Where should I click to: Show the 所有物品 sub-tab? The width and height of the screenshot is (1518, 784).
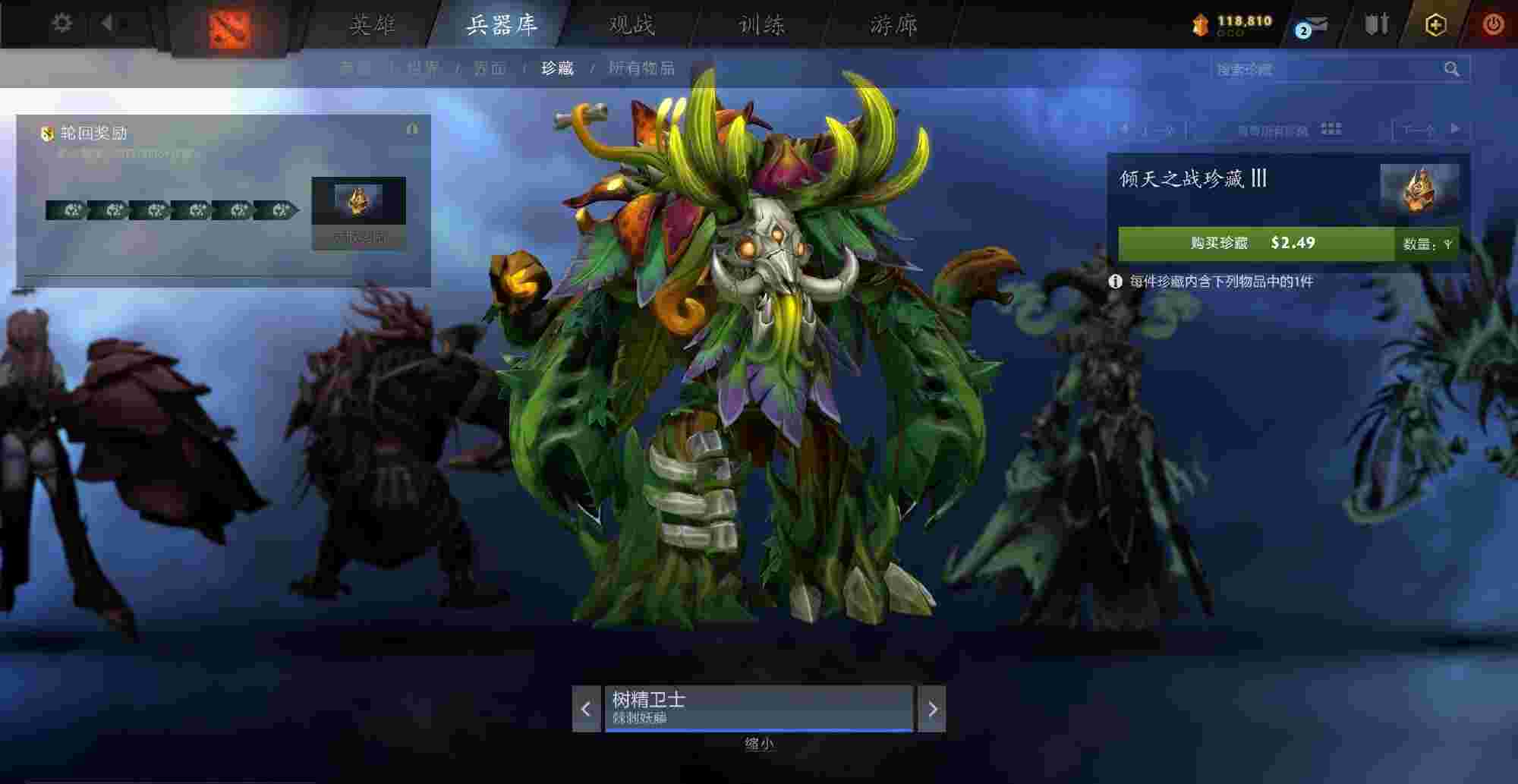(641, 68)
